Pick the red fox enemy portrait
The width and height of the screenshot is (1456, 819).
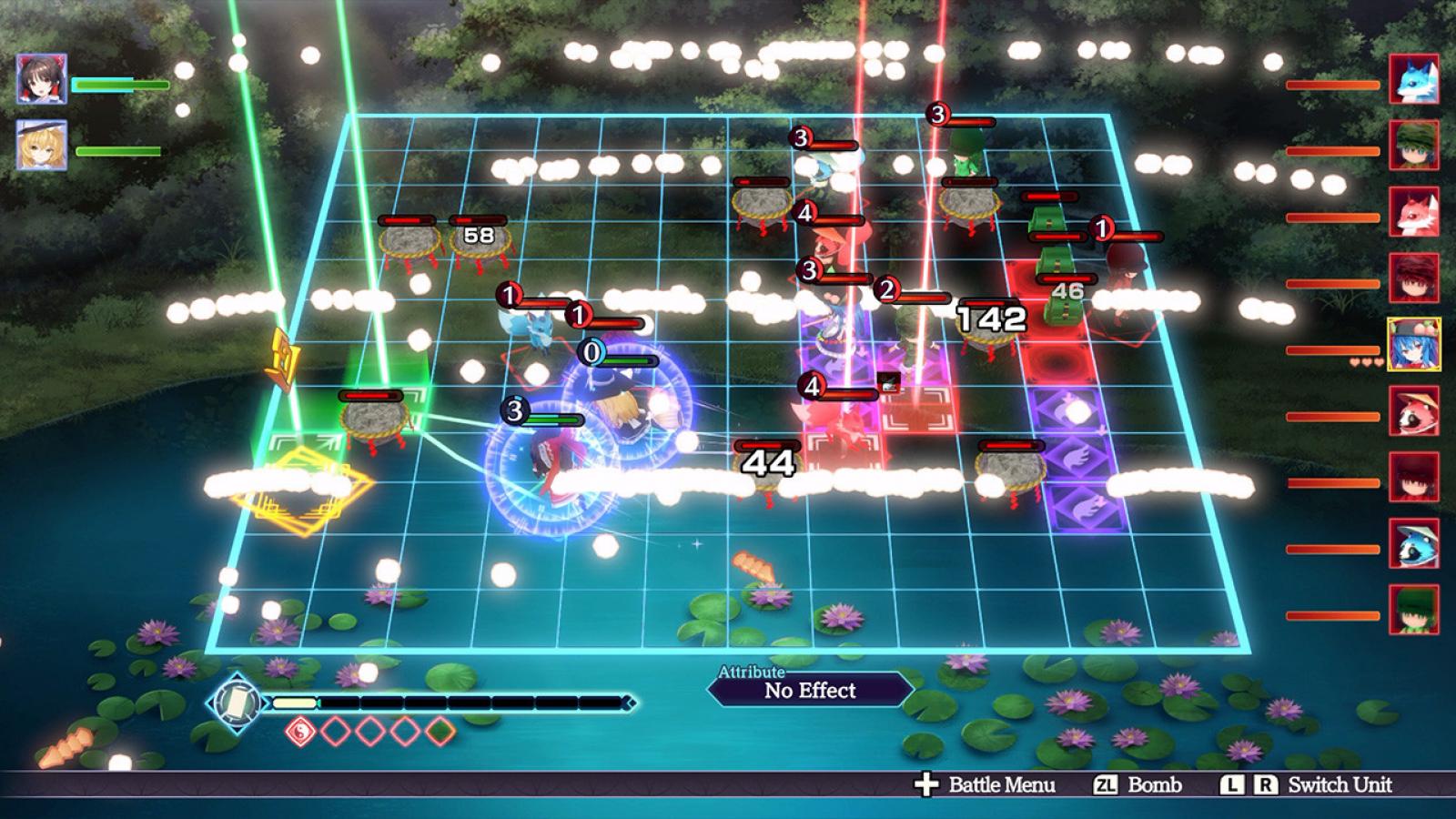pos(1413,212)
